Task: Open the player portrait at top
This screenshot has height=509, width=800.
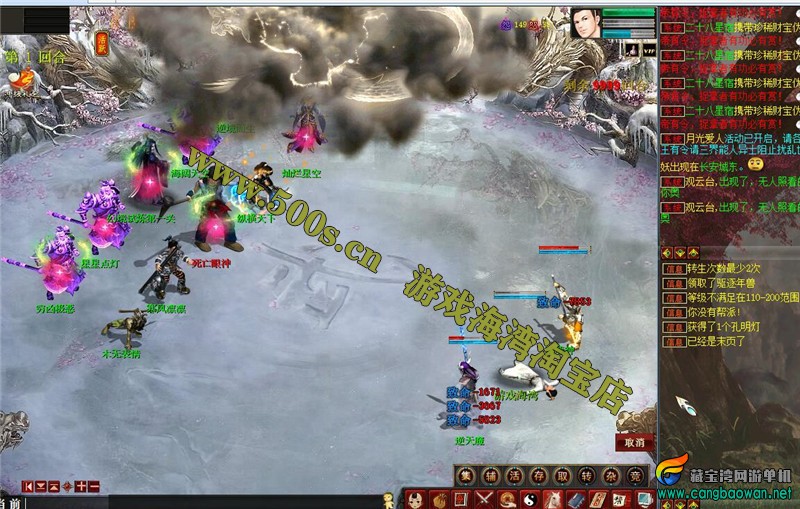Action: click(x=586, y=23)
